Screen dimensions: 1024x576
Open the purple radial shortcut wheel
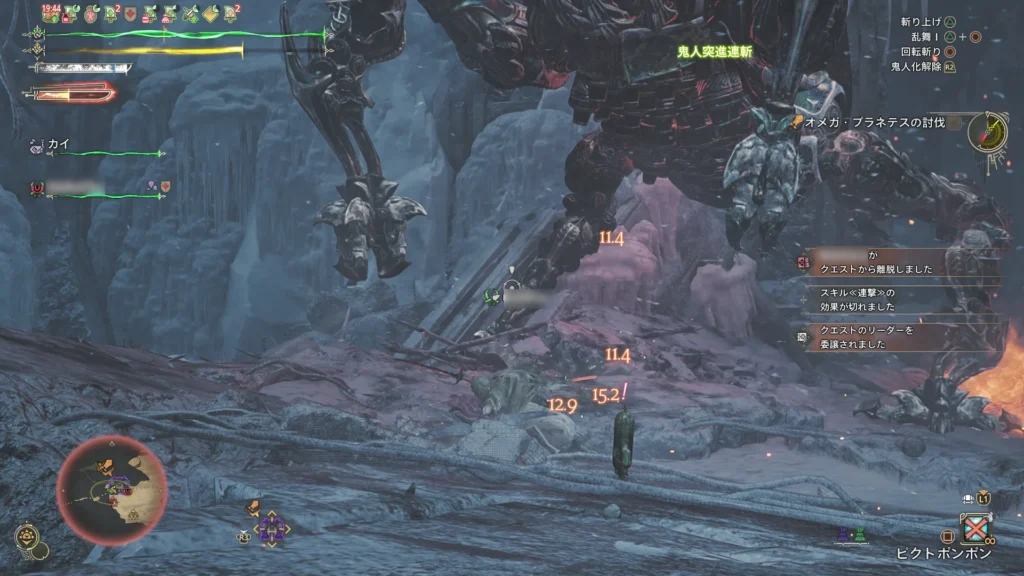[x=270, y=528]
